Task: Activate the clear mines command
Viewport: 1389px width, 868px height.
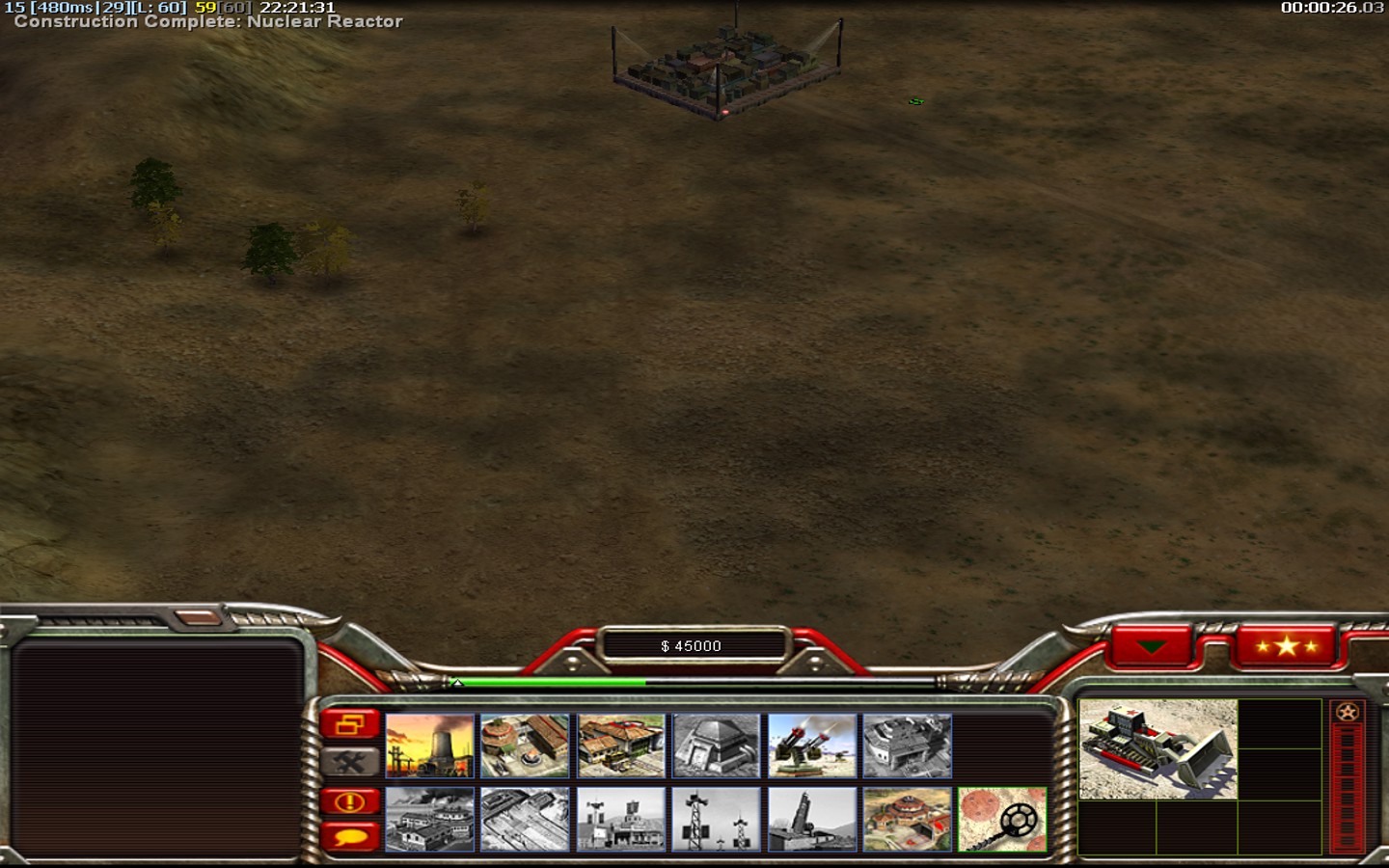Action: click(1002, 820)
